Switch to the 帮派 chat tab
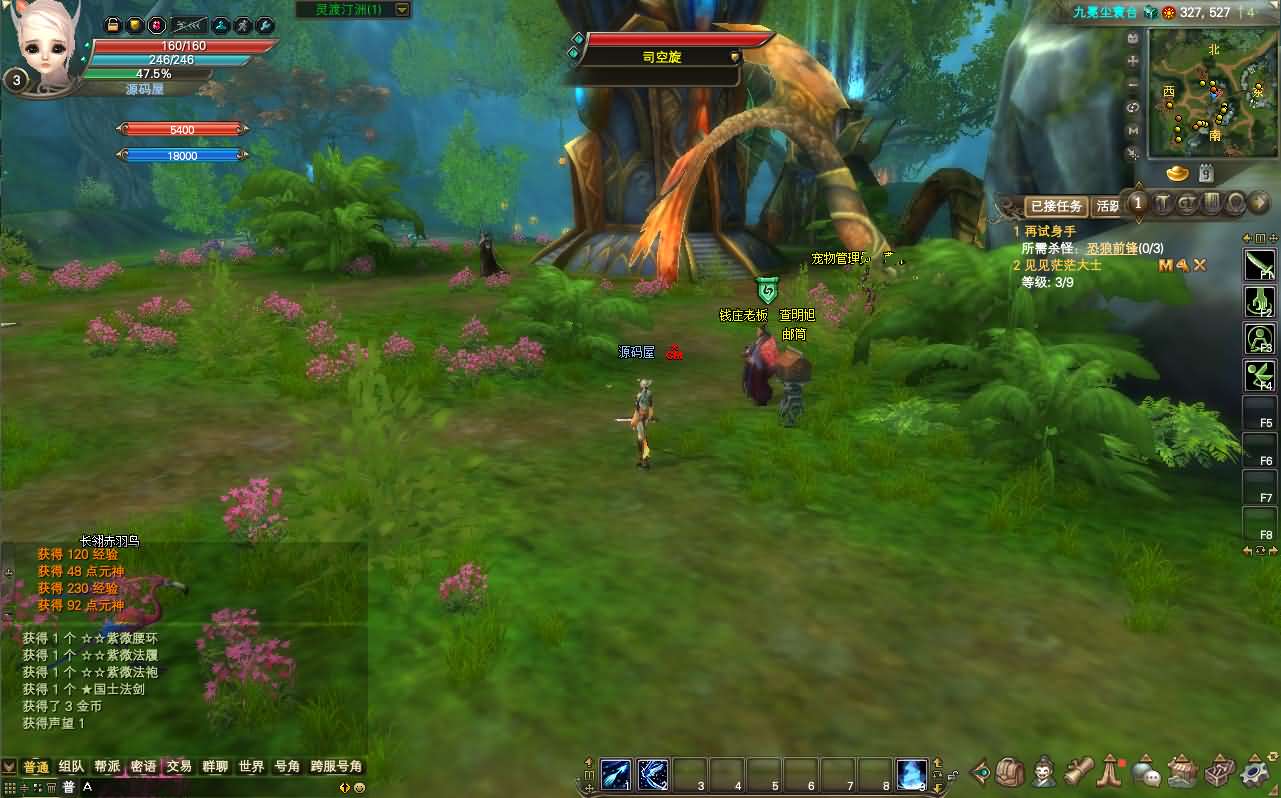Image resolution: width=1281 pixels, height=798 pixels. [107, 767]
